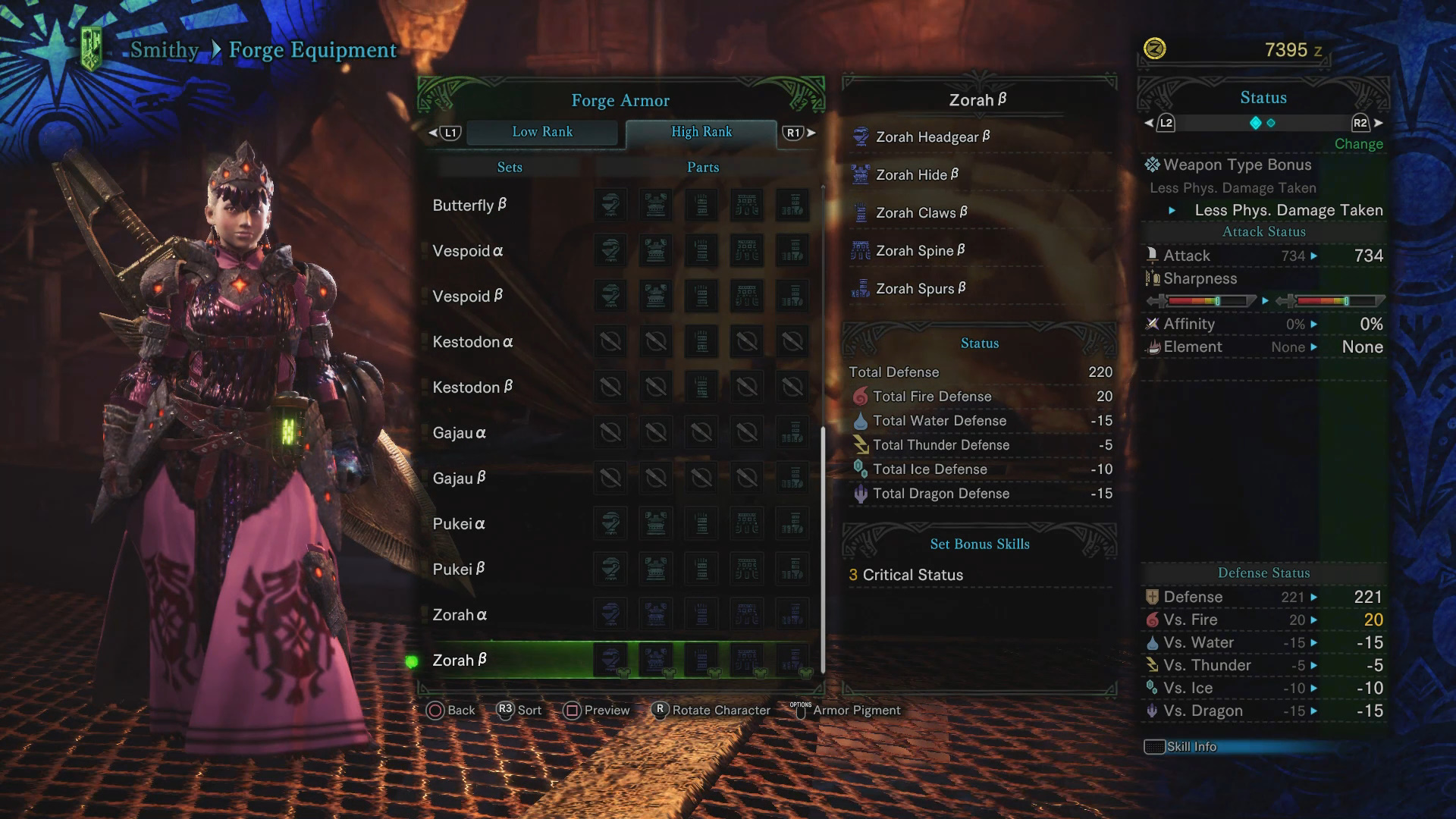Select the Zorah Claws β arm icon
This screenshot has height=819, width=1456.
[x=861, y=212]
